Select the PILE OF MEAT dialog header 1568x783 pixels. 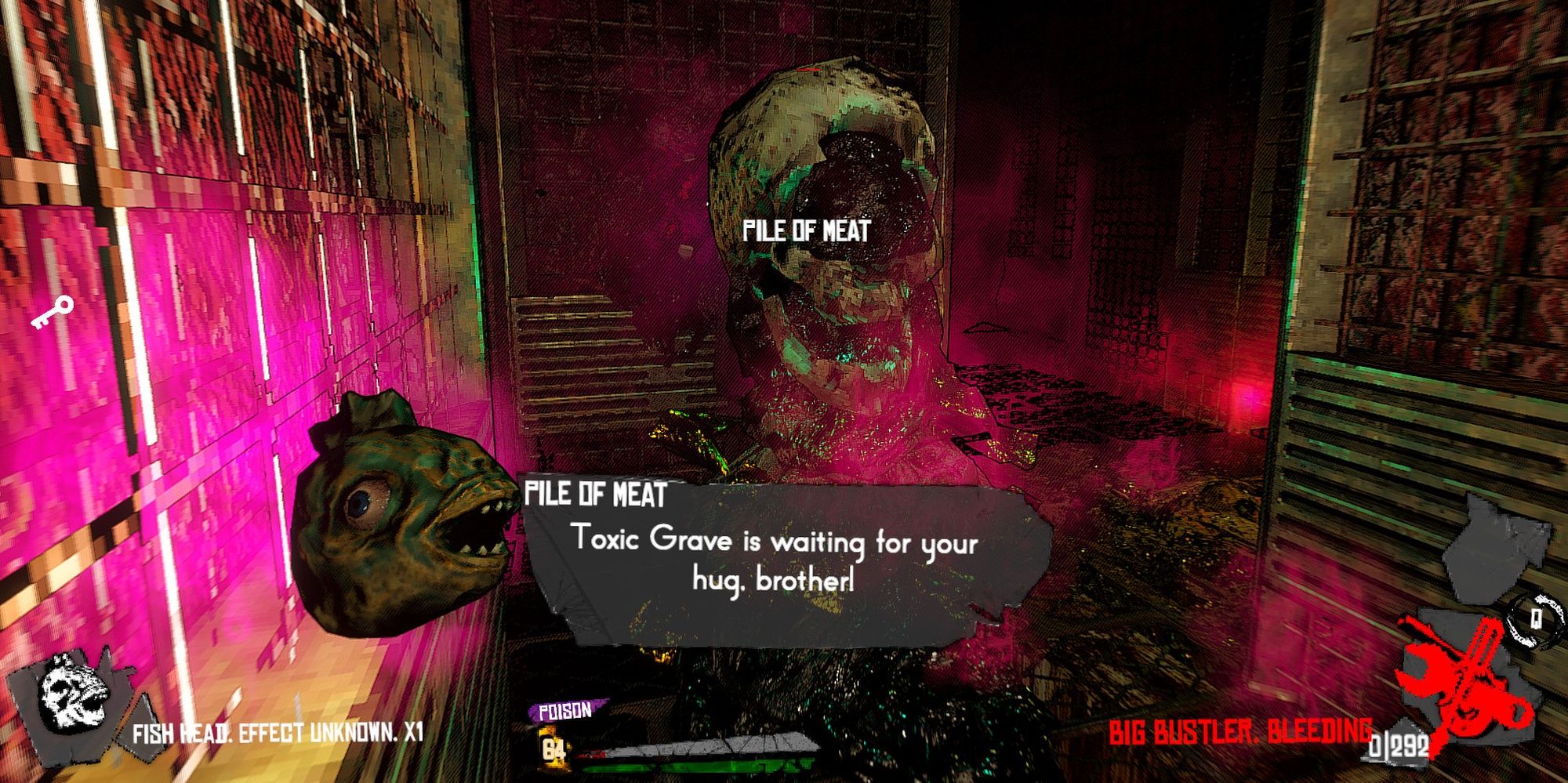pyautogui.click(x=597, y=494)
